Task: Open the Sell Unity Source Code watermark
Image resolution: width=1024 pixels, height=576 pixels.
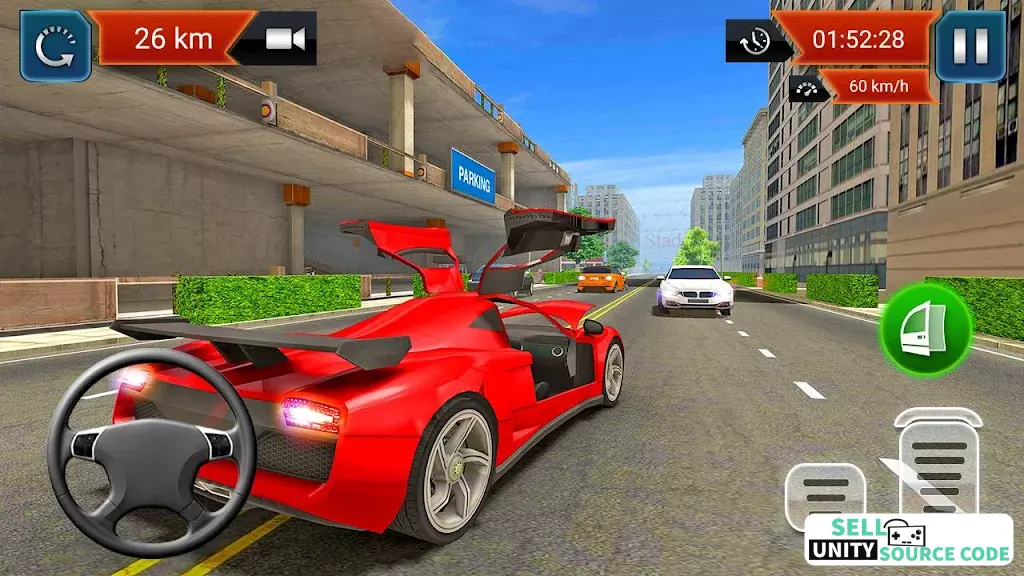Action: [908, 540]
